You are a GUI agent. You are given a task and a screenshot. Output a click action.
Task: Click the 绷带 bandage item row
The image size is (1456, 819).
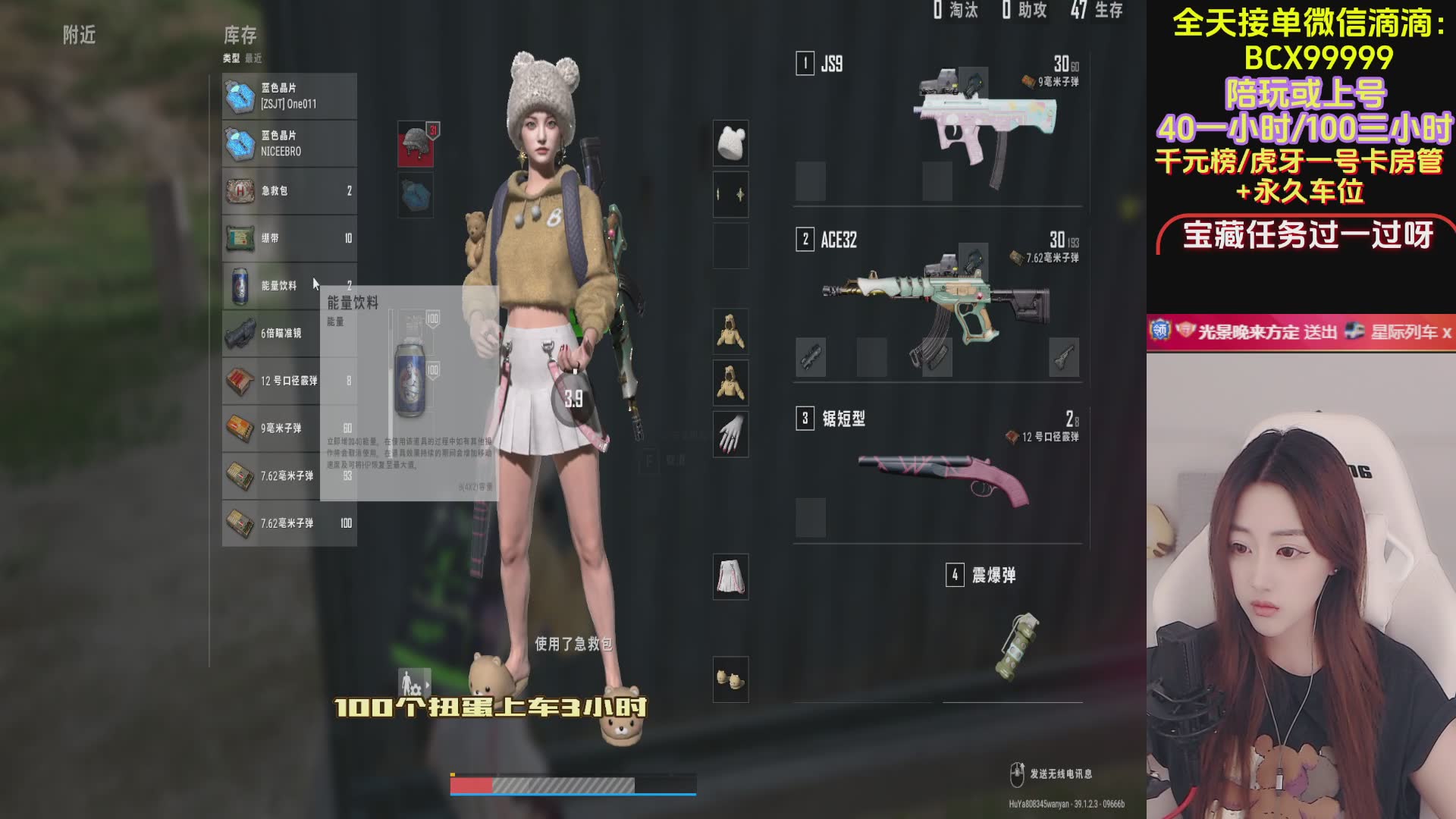pos(289,238)
